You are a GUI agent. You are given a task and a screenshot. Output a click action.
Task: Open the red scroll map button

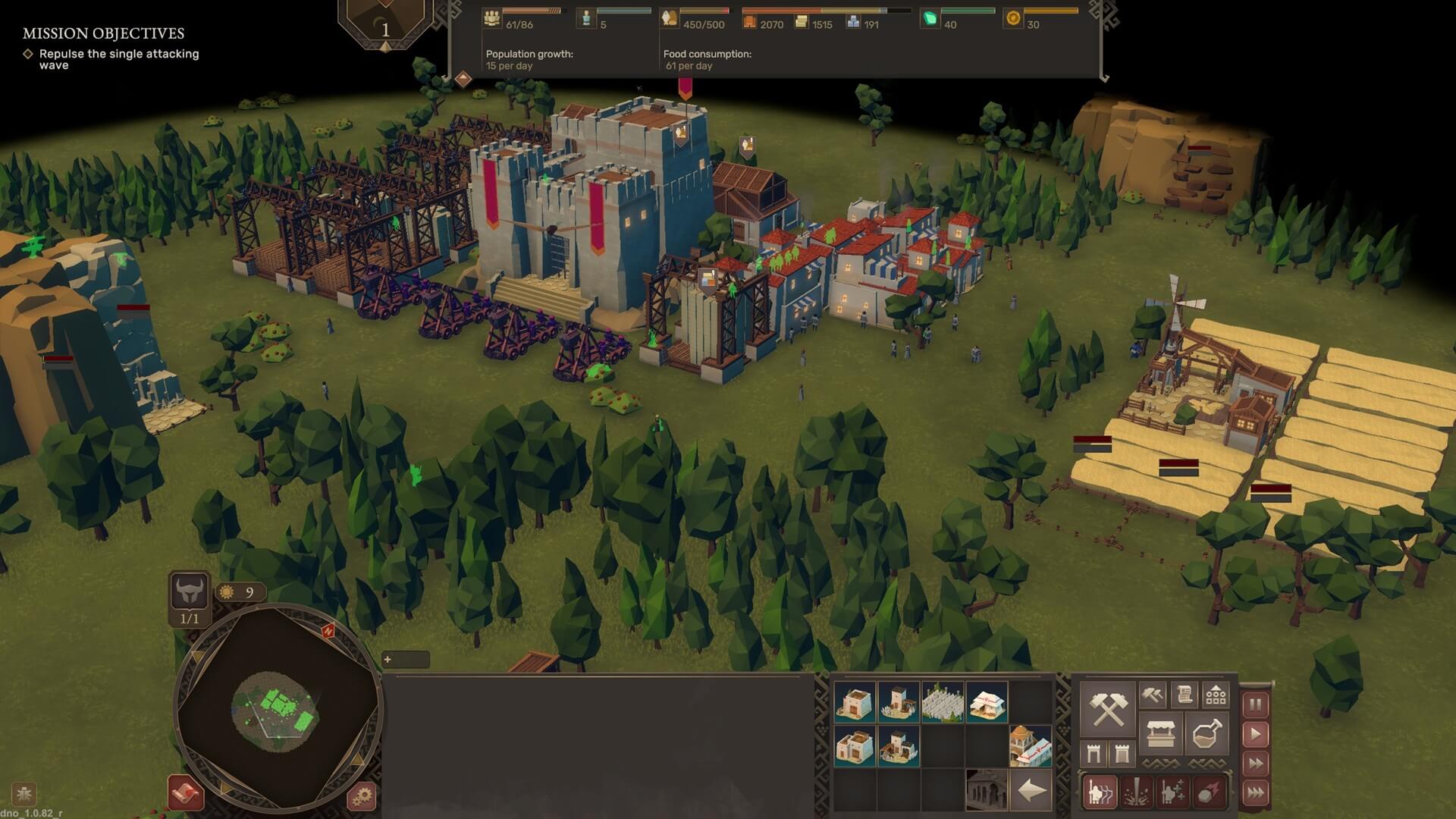tap(186, 793)
